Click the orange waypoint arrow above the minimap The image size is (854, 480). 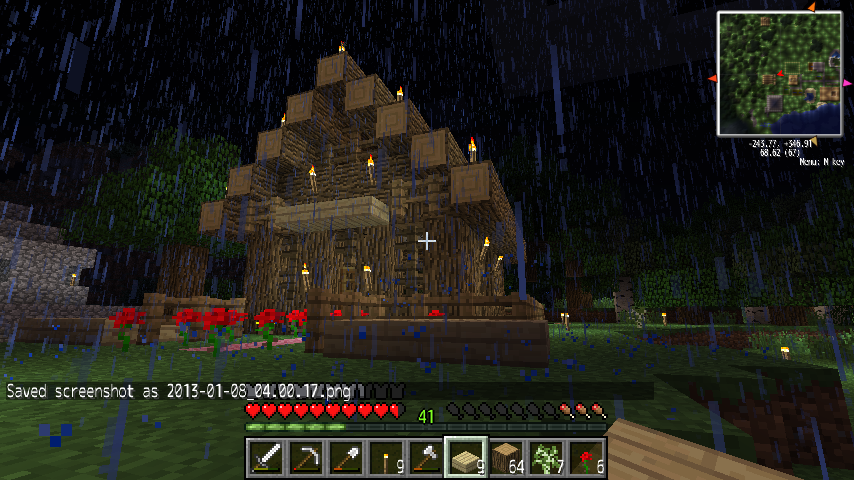[x=811, y=7]
